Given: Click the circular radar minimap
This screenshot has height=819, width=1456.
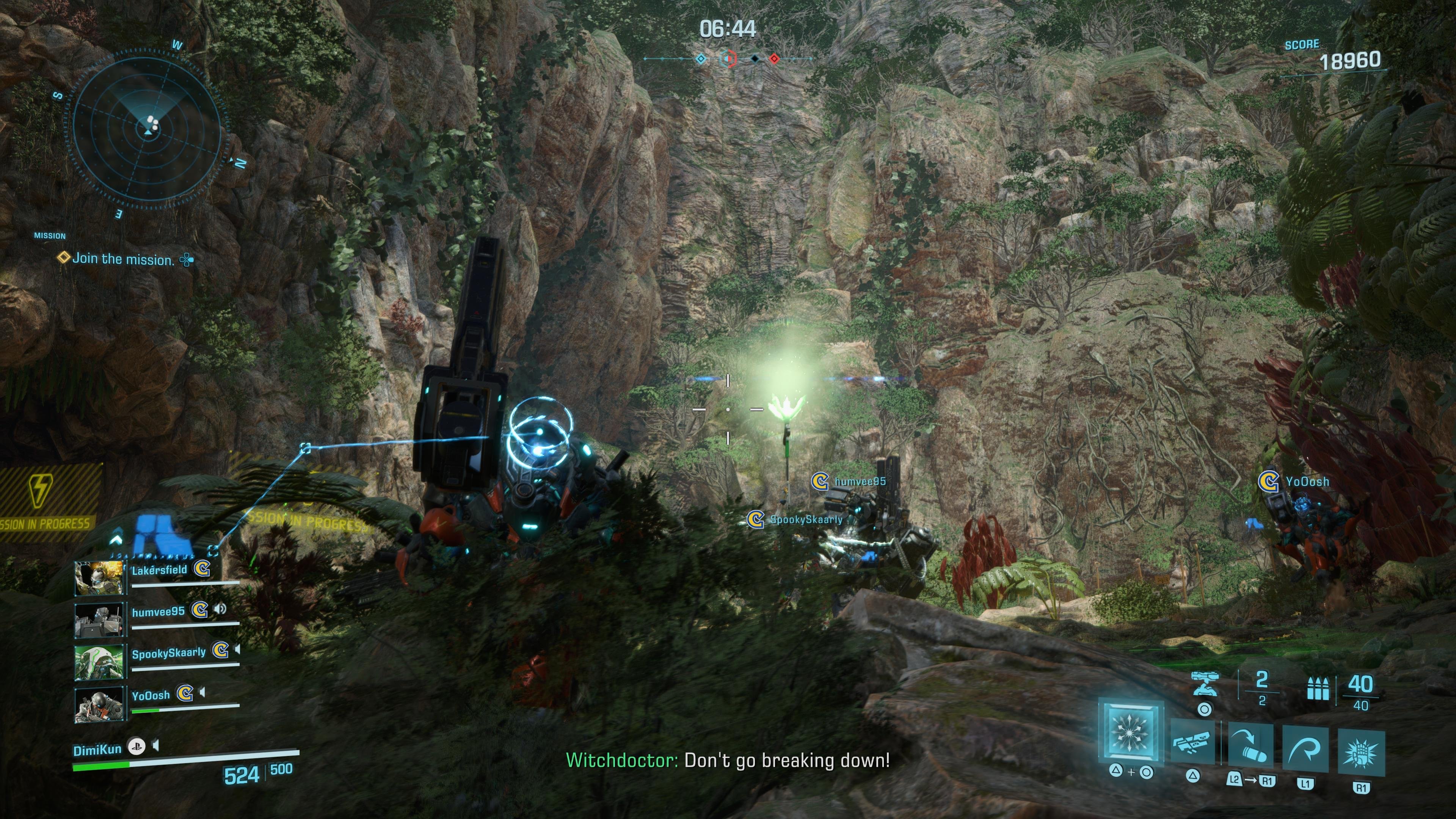Looking at the screenshot, I should (148, 129).
